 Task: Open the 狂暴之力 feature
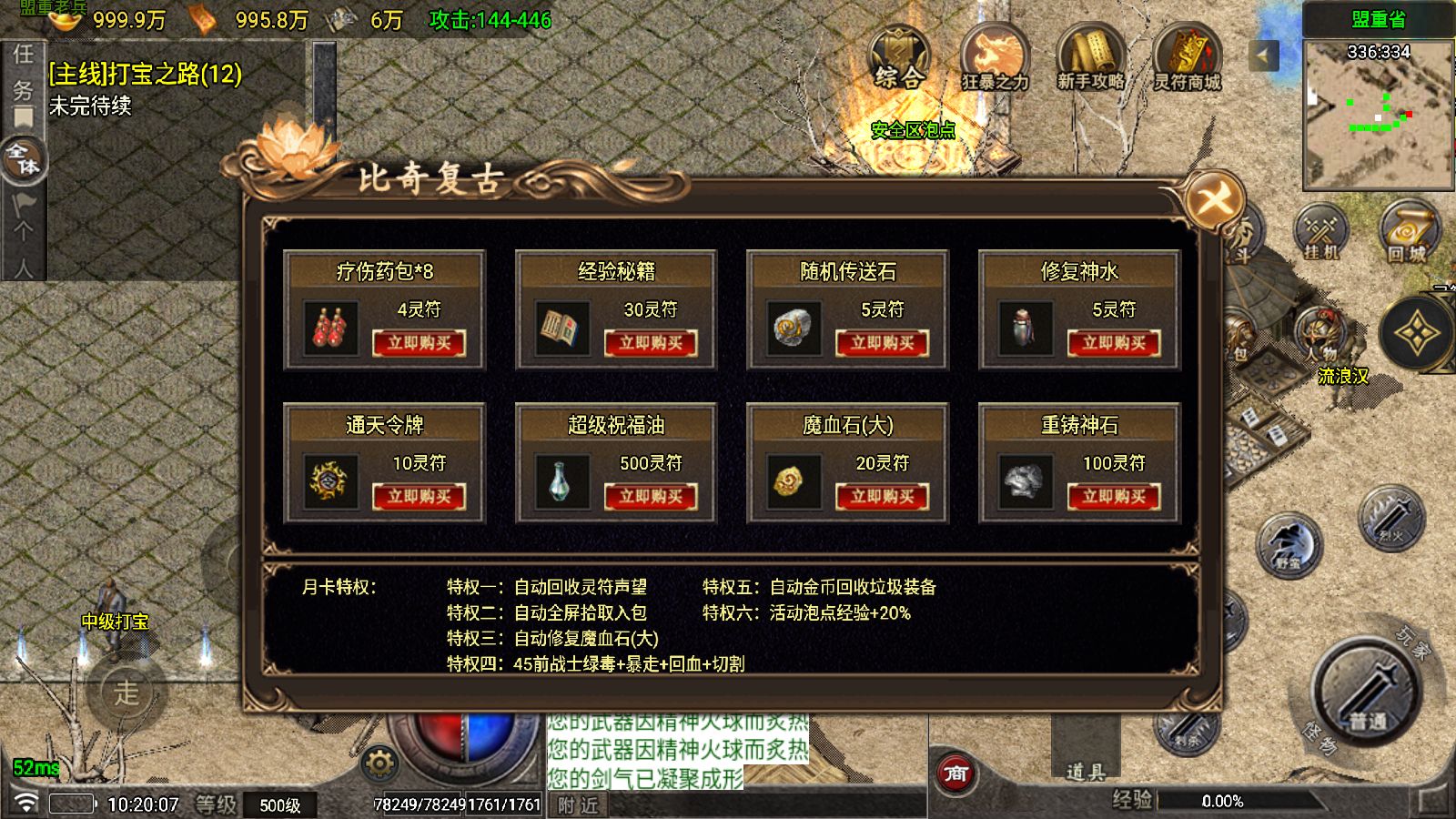click(995, 58)
